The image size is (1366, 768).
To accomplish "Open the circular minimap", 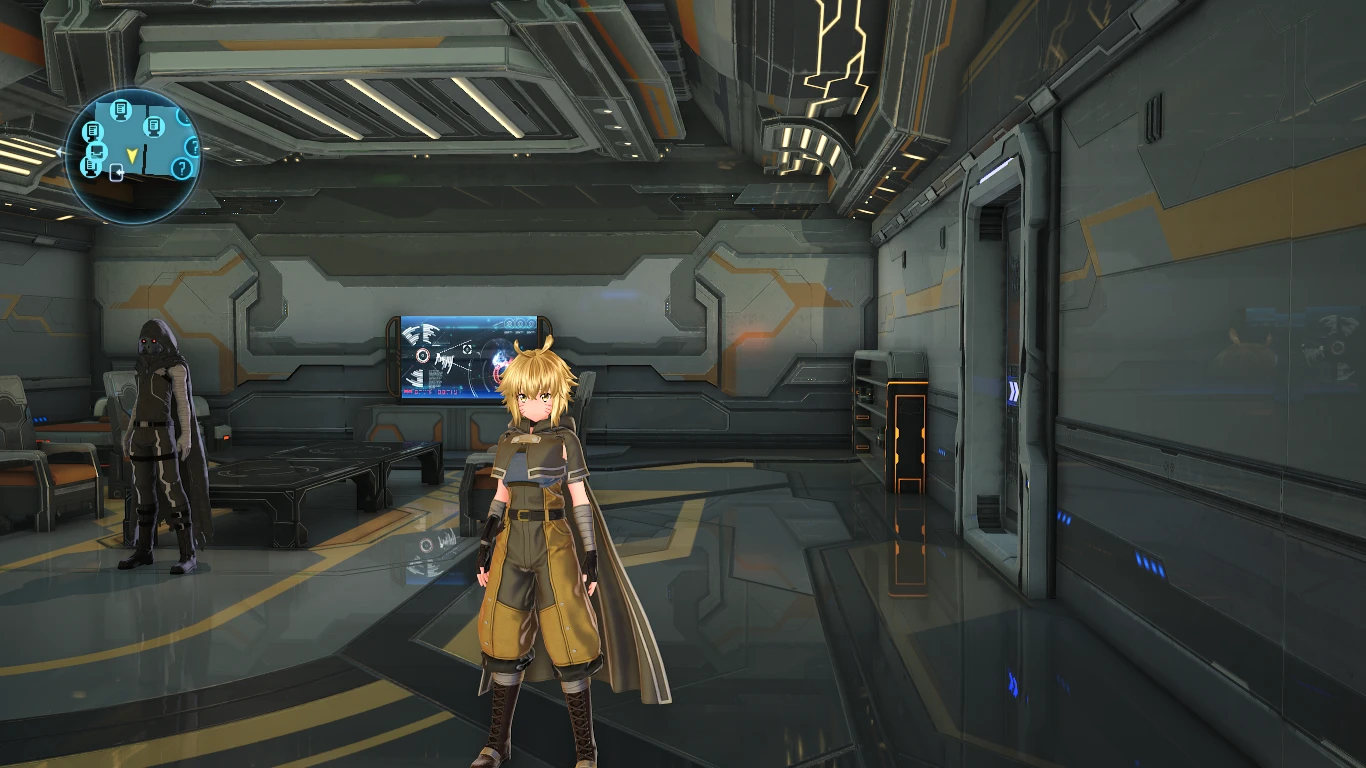I will point(133,155).
